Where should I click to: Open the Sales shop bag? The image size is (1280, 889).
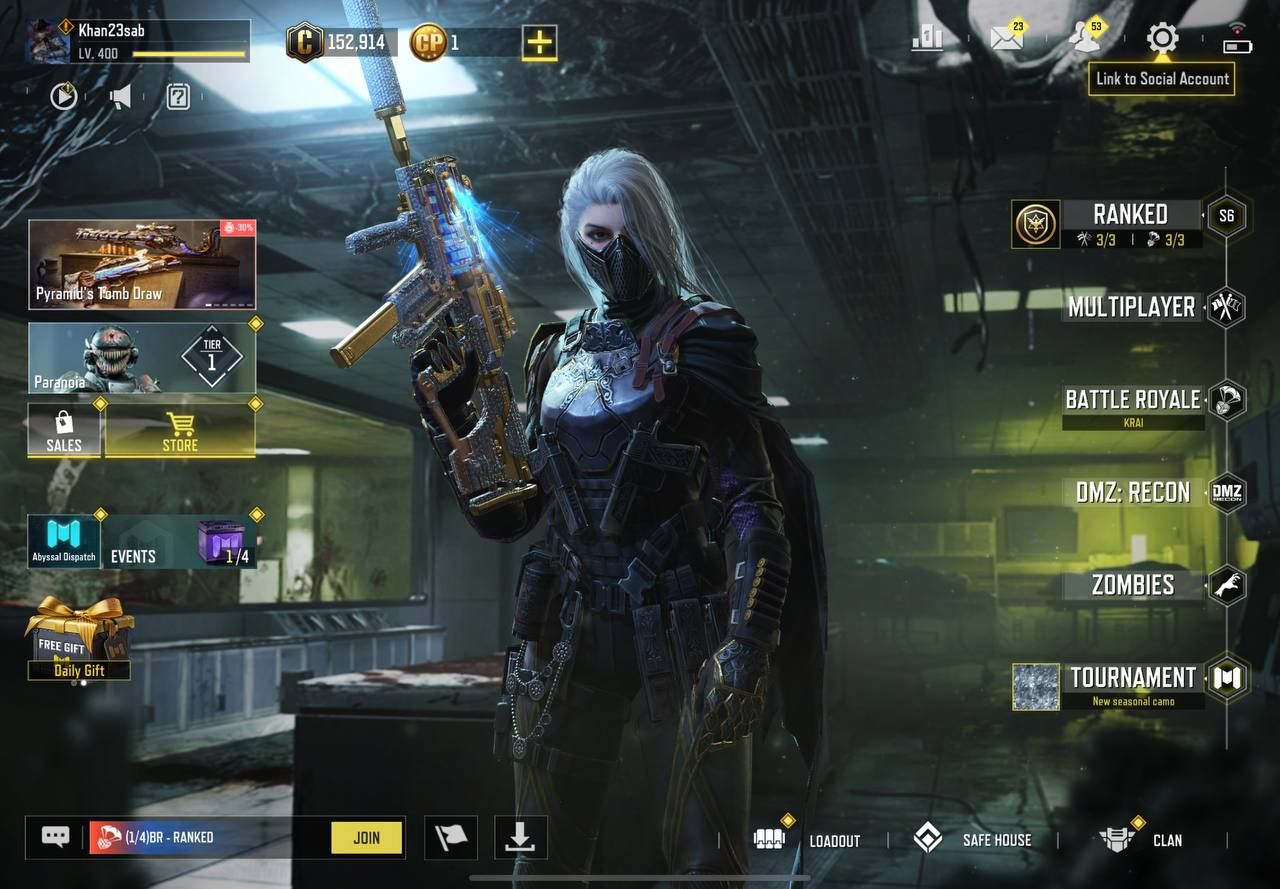pos(64,431)
